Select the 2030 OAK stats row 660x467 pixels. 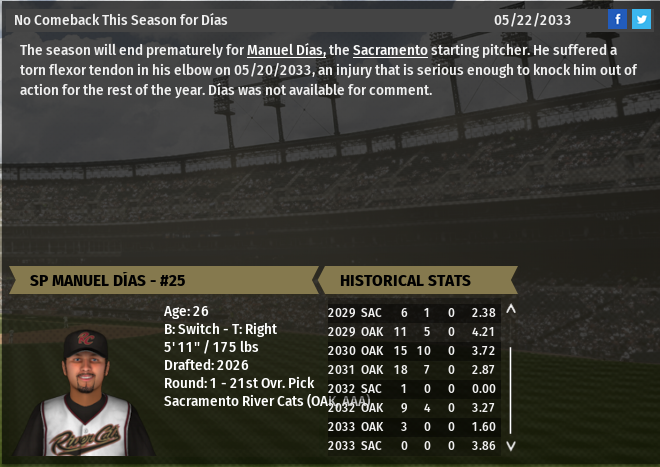414,350
